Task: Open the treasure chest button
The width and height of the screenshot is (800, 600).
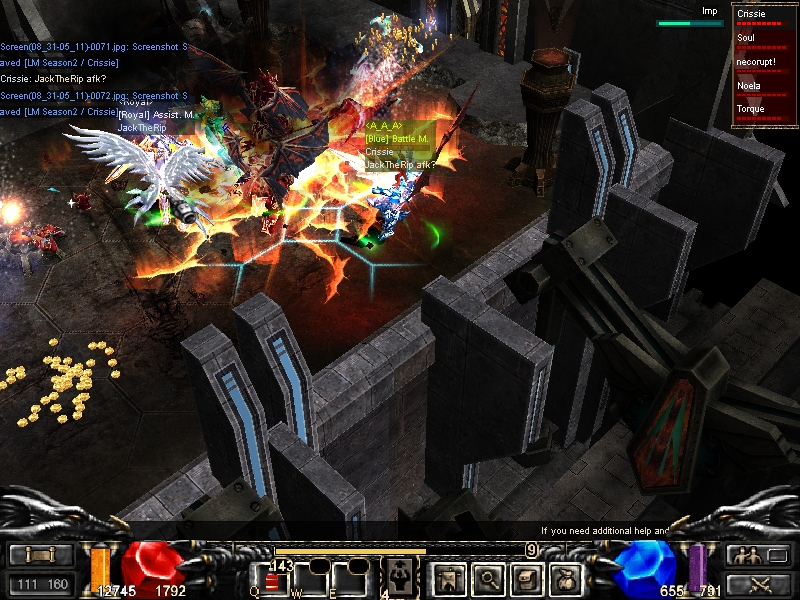Action: (x=527, y=578)
